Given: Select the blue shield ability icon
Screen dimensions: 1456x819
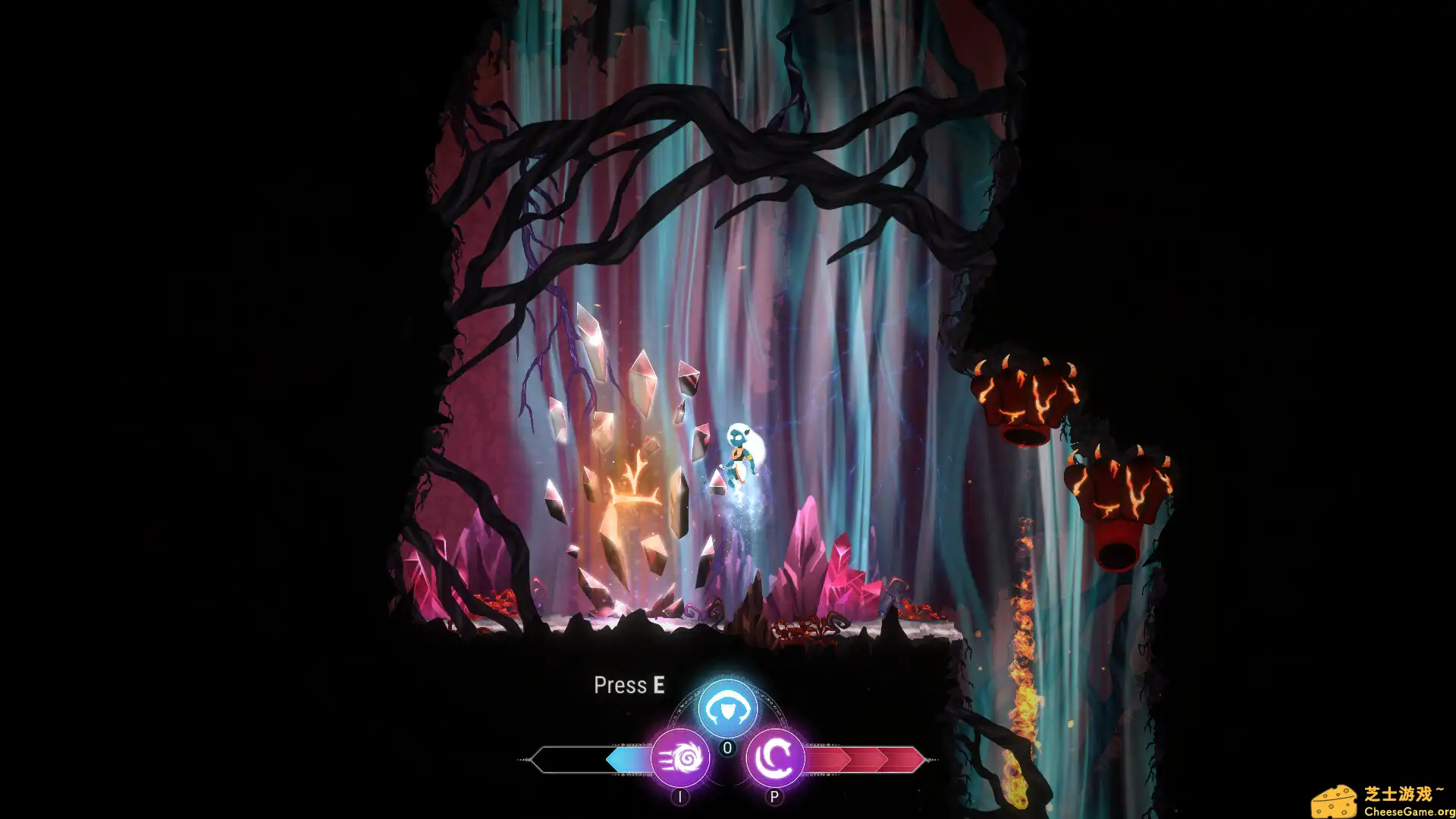Looking at the screenshot, I should pos(726,708).
